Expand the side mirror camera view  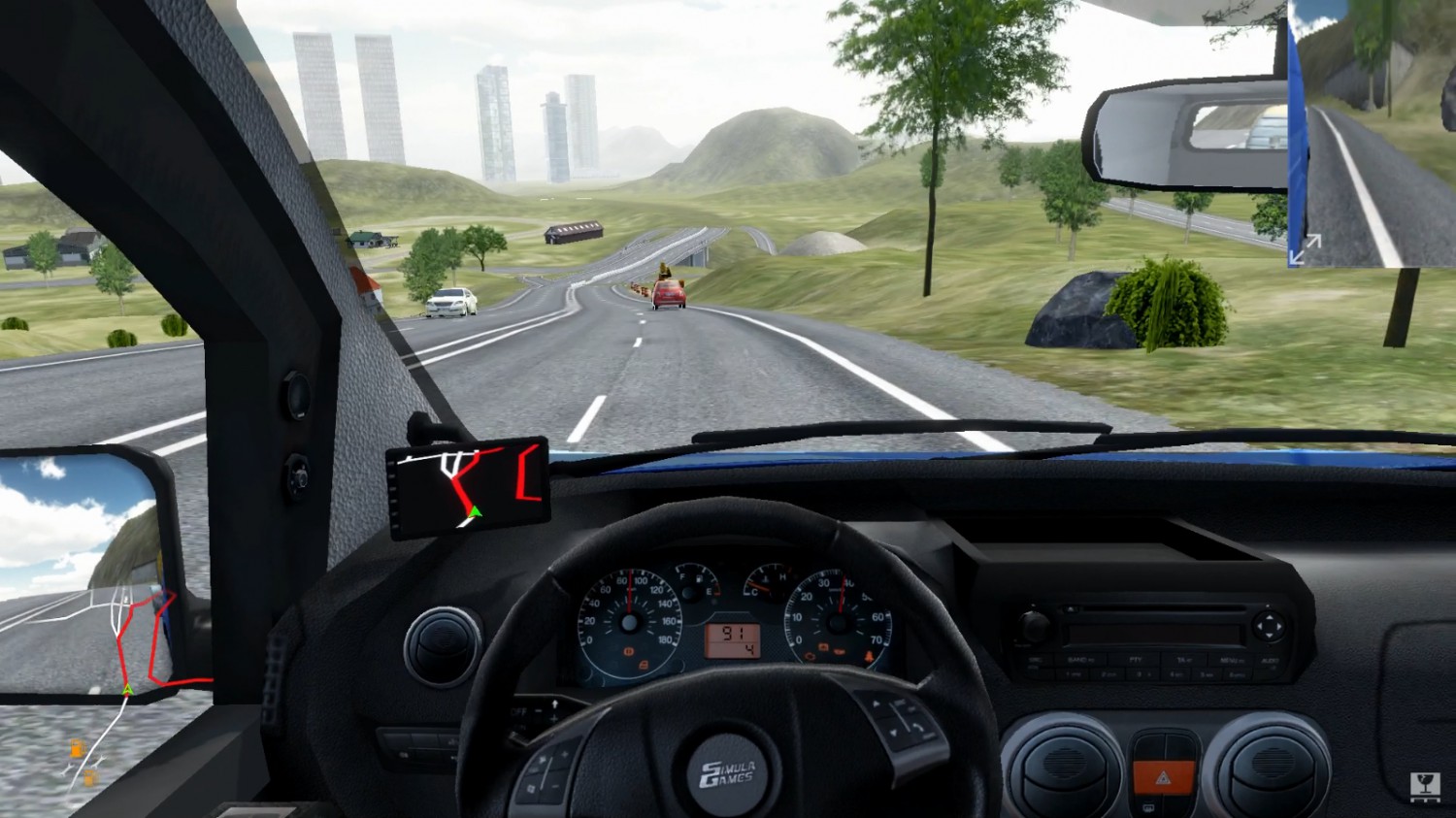[1304, 248]
